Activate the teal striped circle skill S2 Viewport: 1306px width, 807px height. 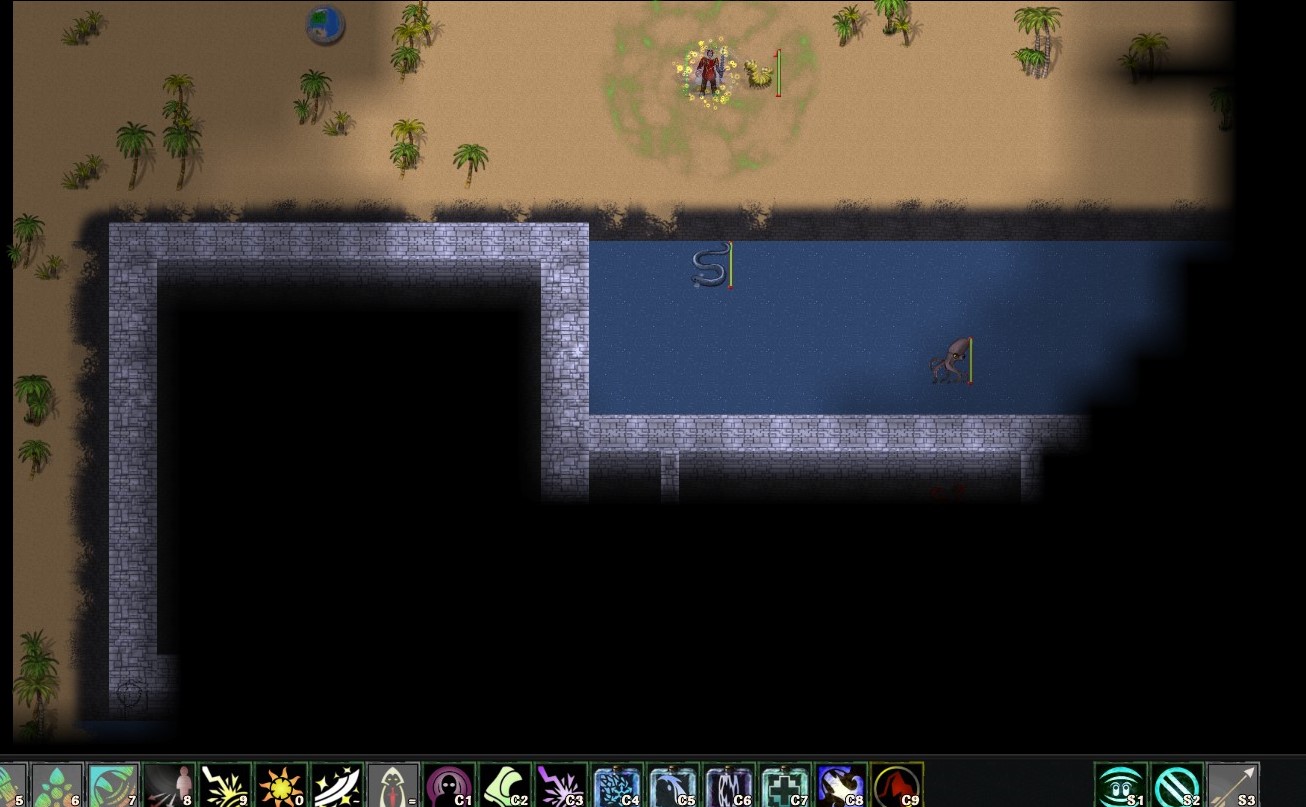tap(1177, 785)
